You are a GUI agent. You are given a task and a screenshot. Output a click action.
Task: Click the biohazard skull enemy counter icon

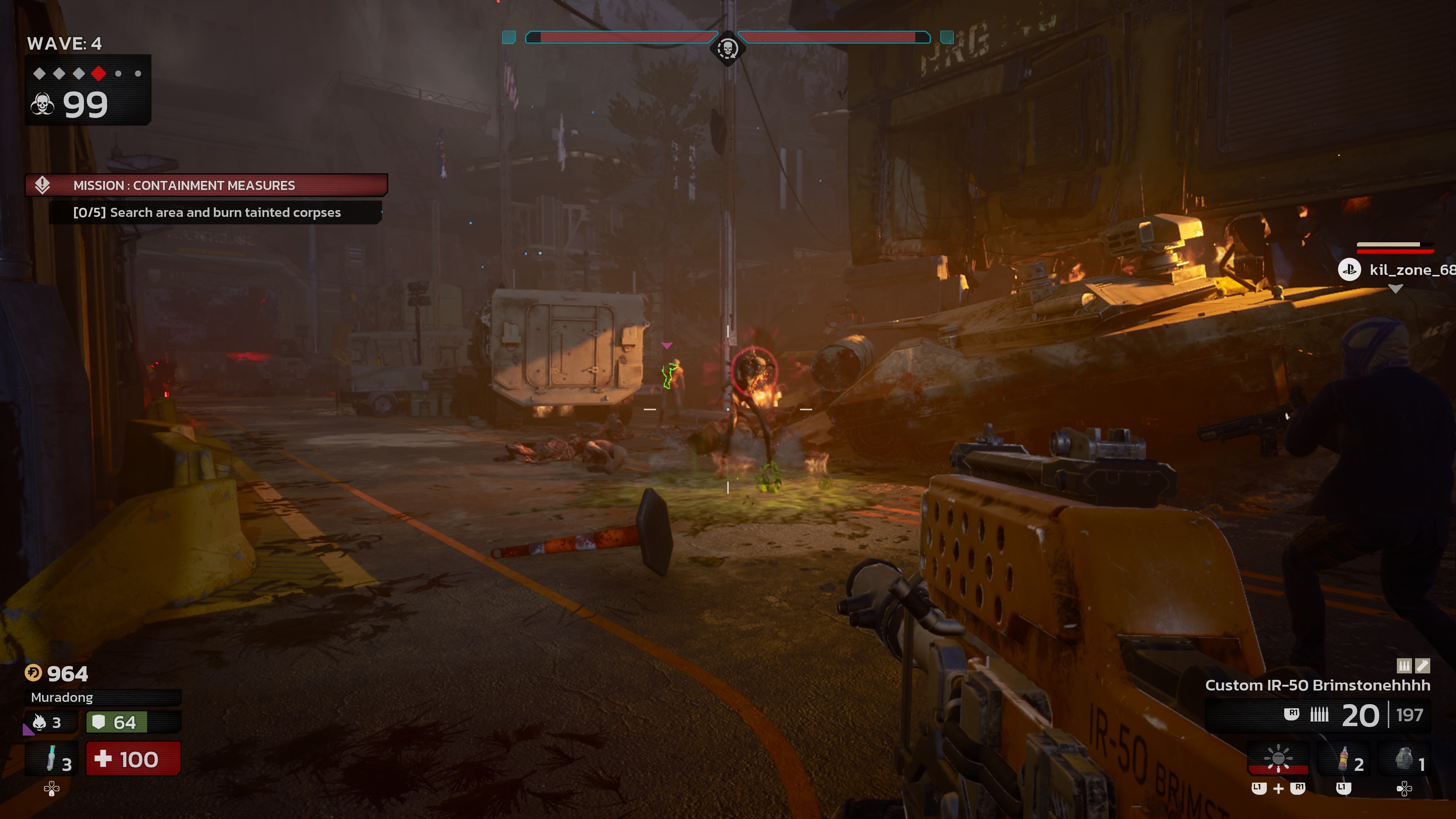tap(43, 105)
